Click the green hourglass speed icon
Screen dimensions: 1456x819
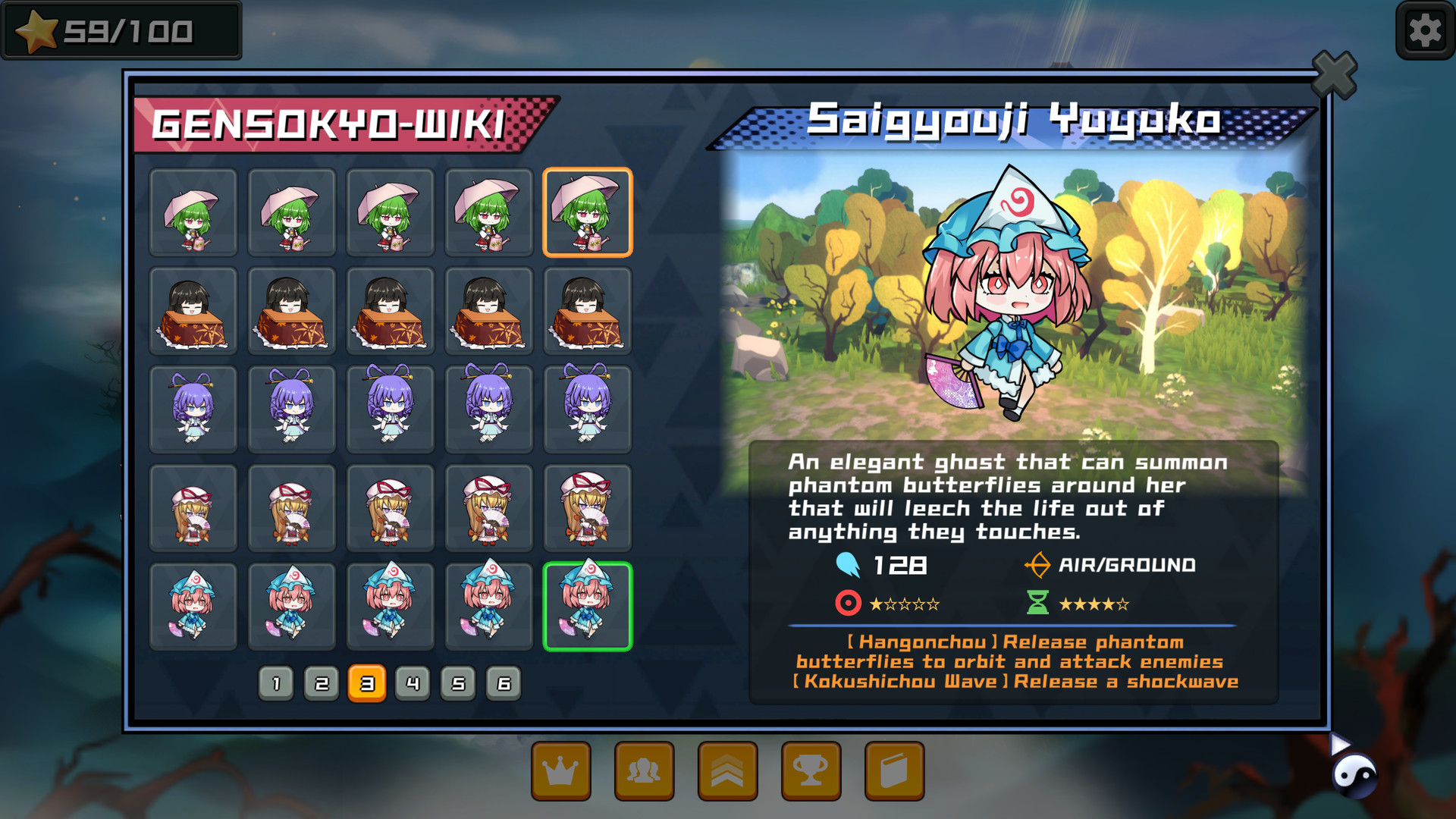(1038, 604)
